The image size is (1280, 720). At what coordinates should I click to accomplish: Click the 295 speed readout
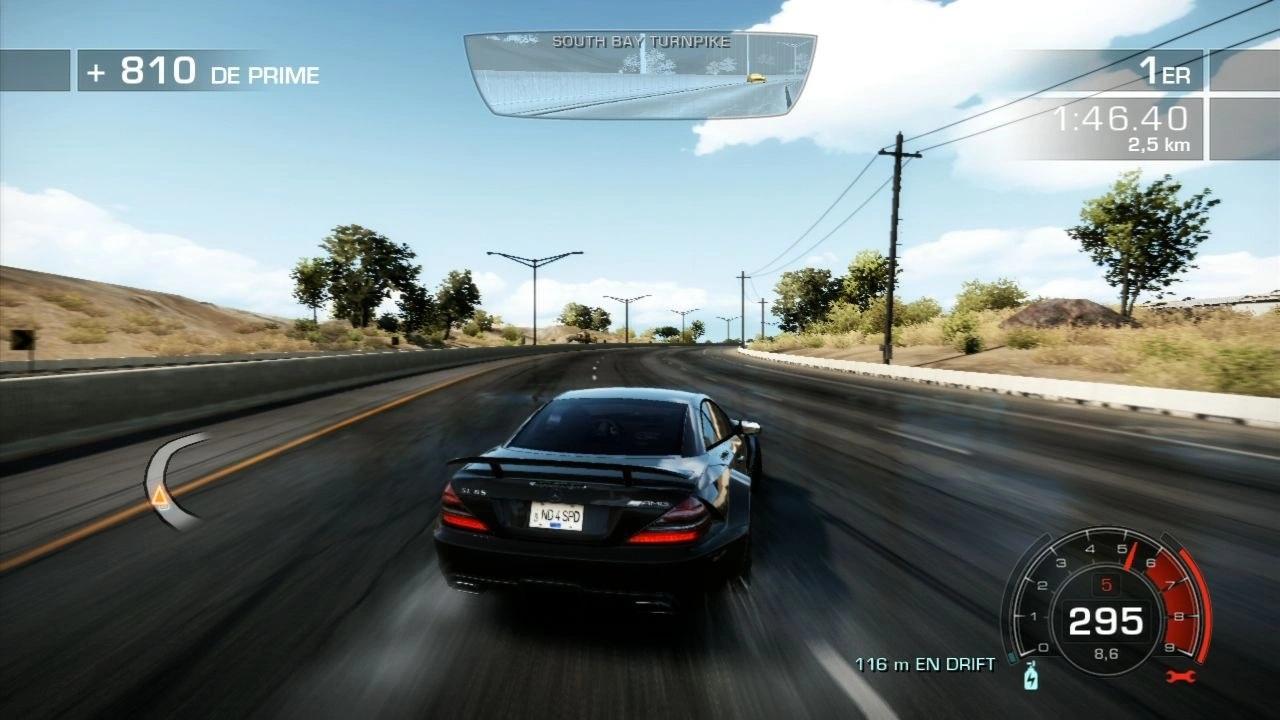(x=1107, y=620)
